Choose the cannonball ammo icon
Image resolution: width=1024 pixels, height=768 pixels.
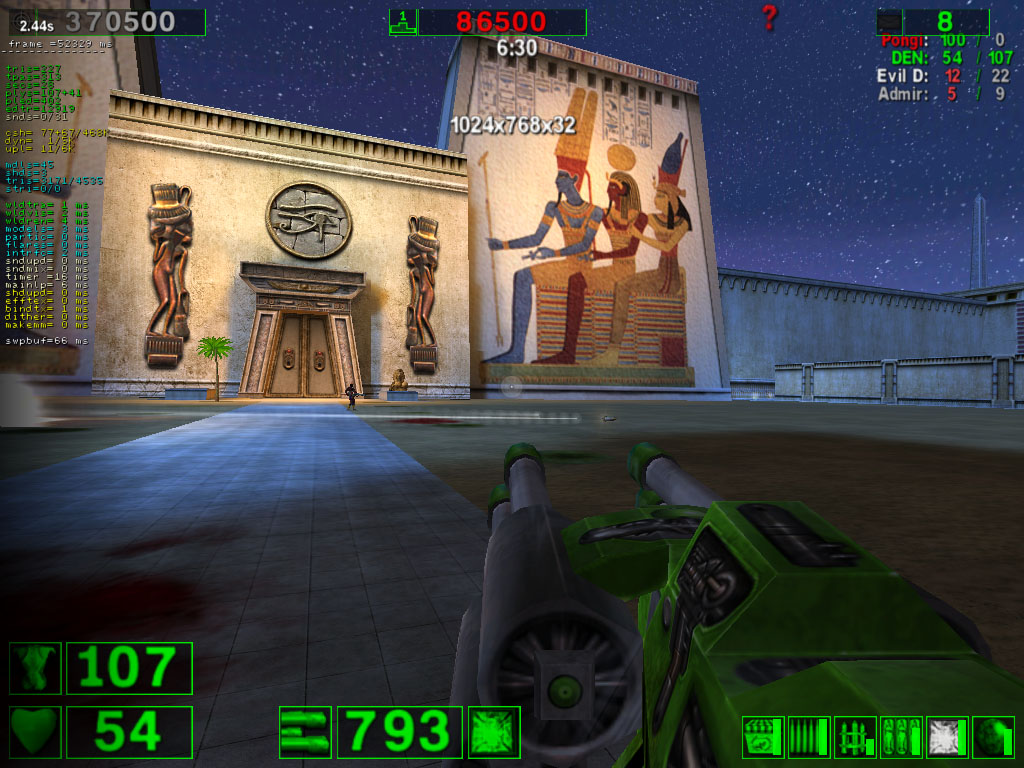pos(993,737)
